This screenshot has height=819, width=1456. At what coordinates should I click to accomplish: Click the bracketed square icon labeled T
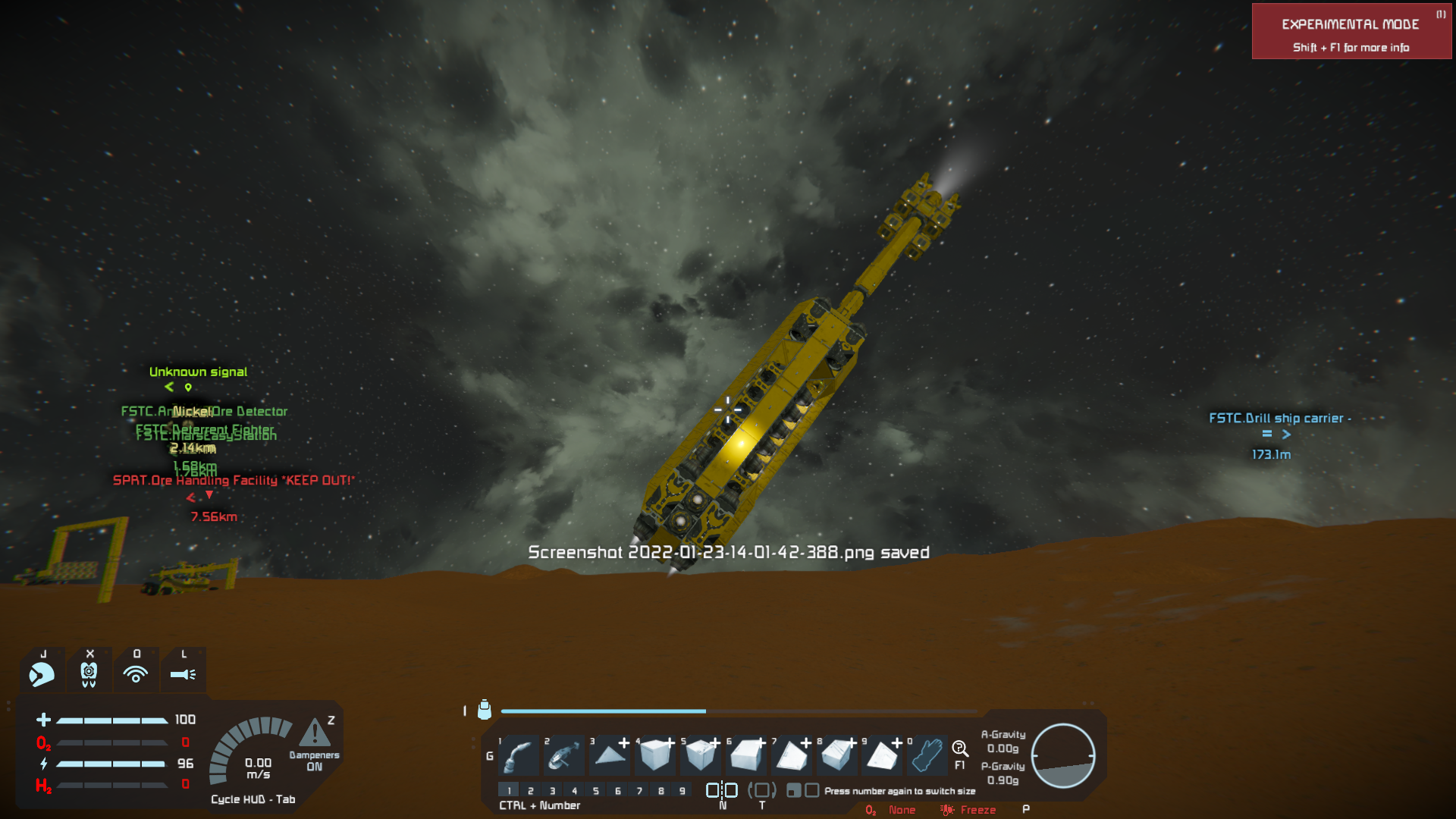(762, 791)
